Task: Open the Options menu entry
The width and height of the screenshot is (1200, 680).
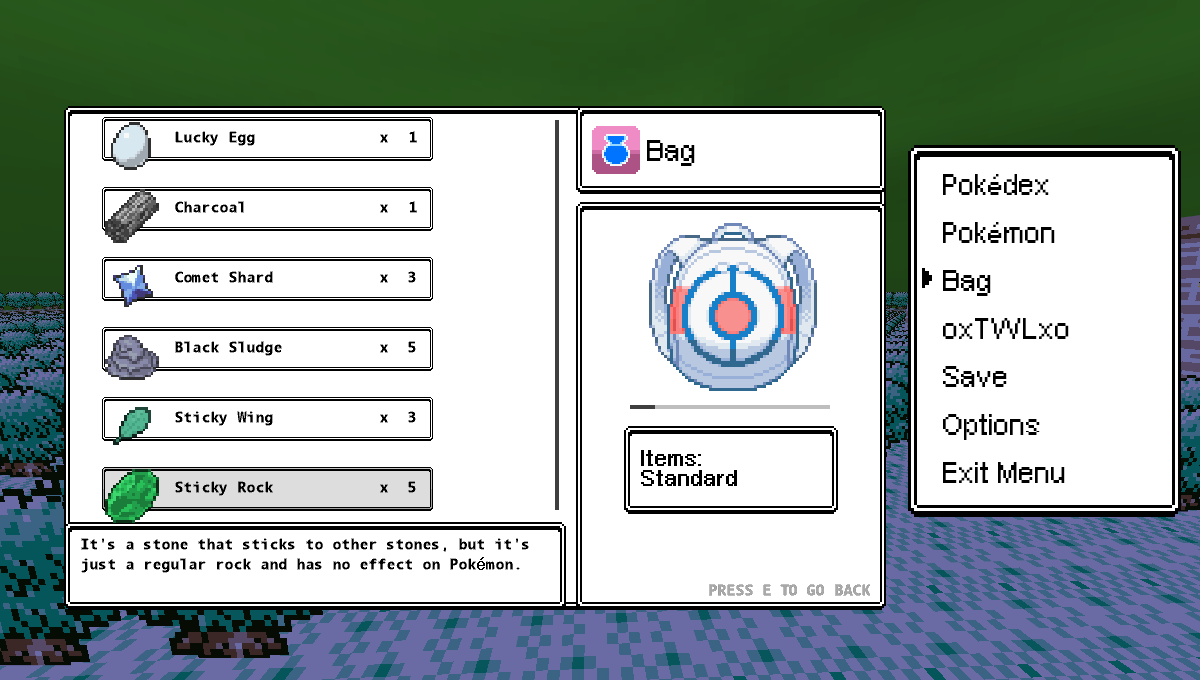Action: tap(990, 426)
